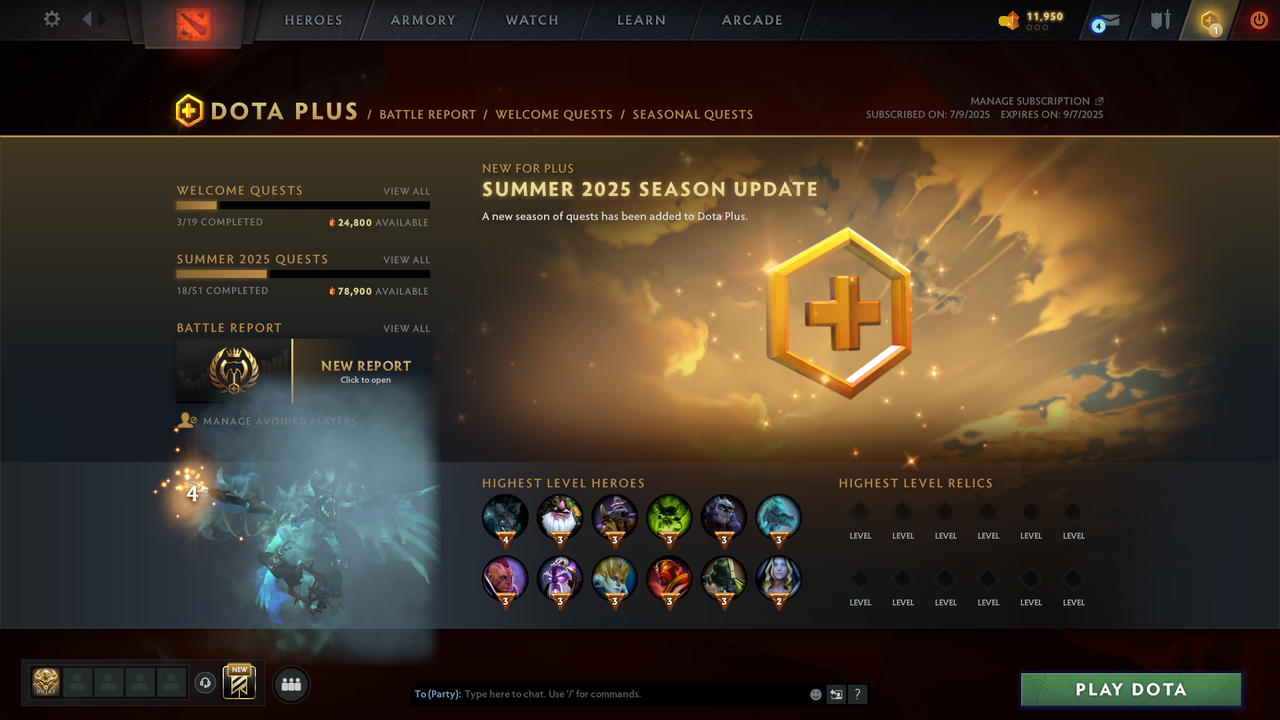Viewport: 1280px width, 720px height.
Task: Expand Battle Report with View All
Action: 406,328
